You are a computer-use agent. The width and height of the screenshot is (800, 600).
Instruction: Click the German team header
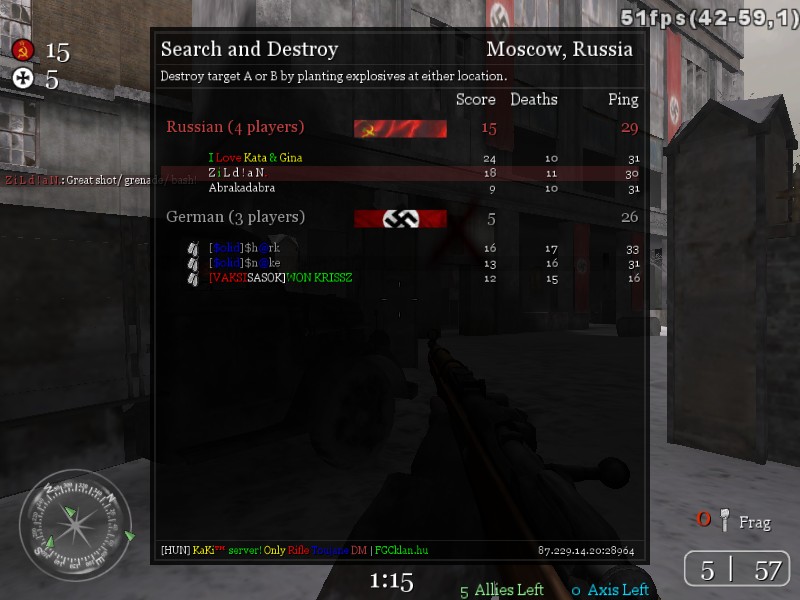click(235, 217)
